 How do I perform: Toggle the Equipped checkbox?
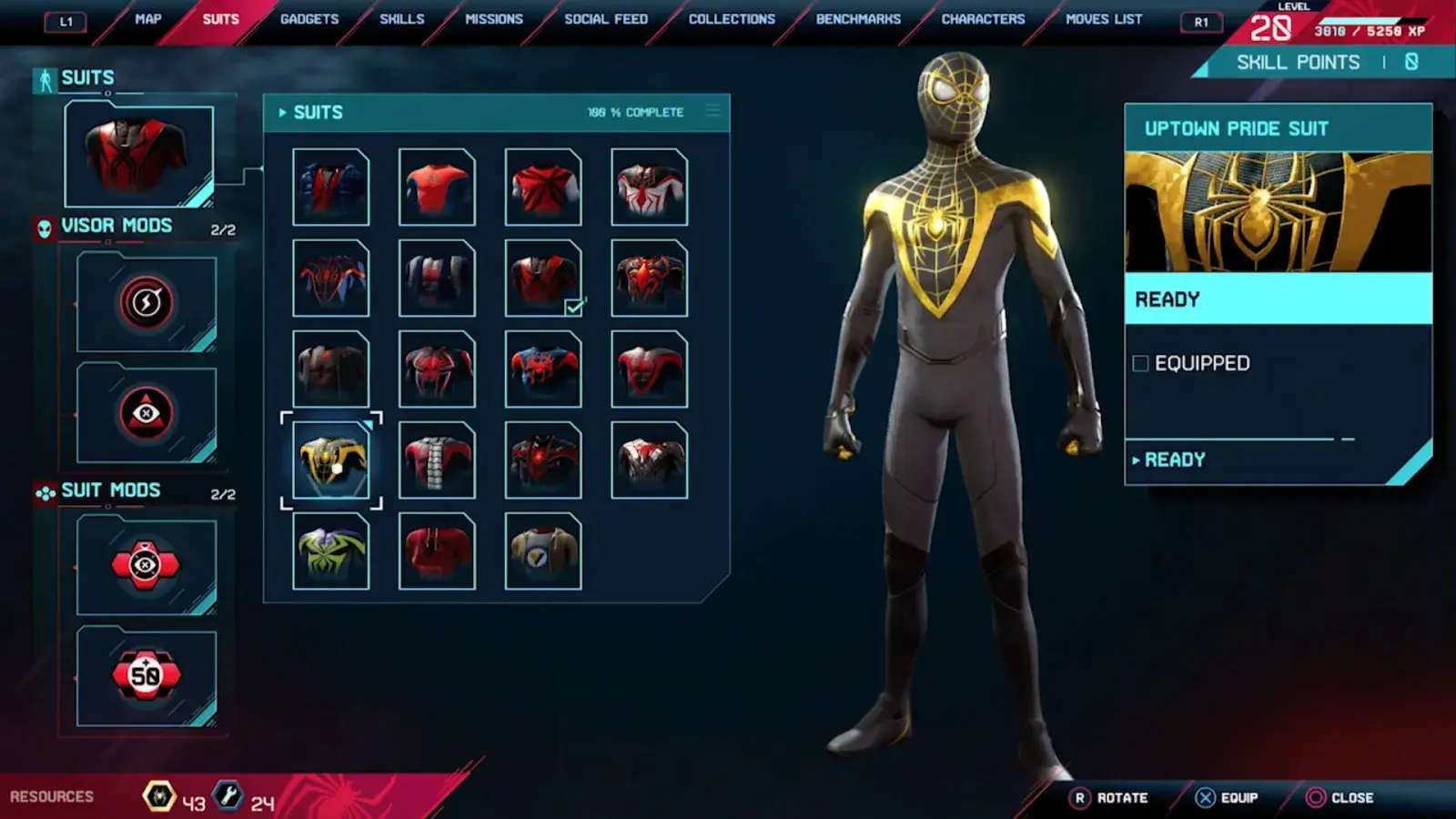click(1141, 364)
